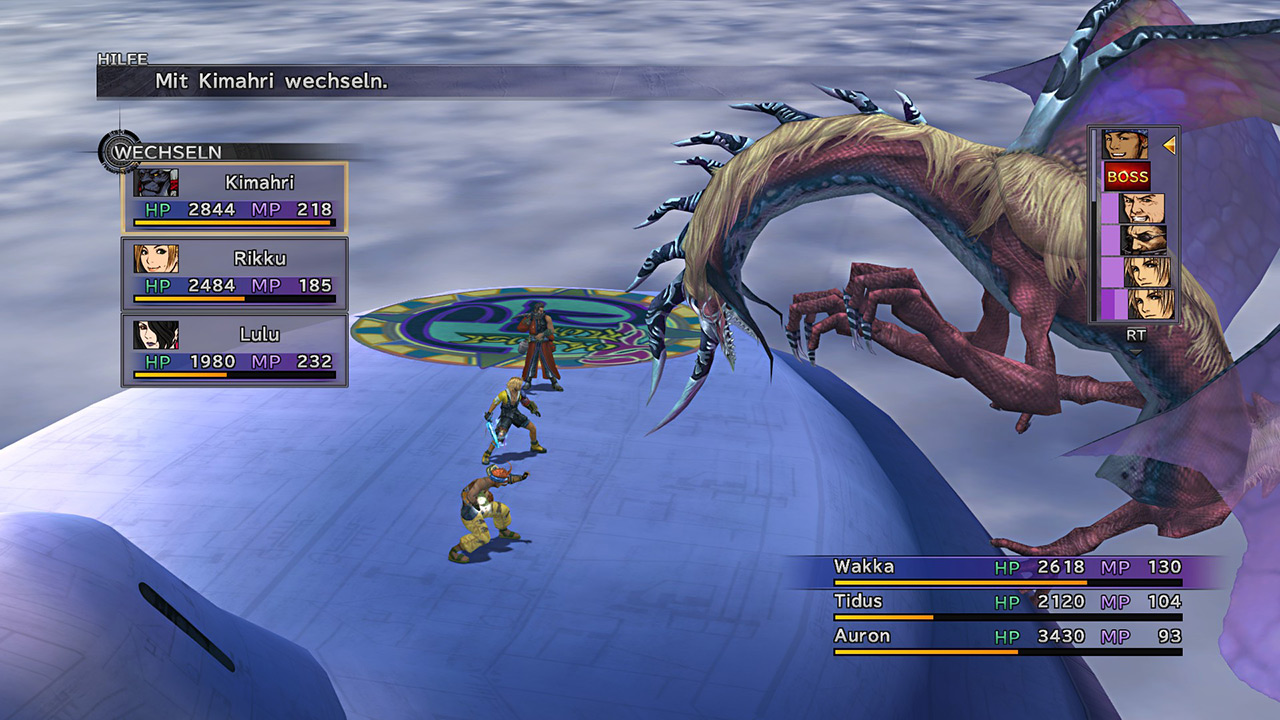Switch in Kimahri from the reserve list

click(235, 197)
